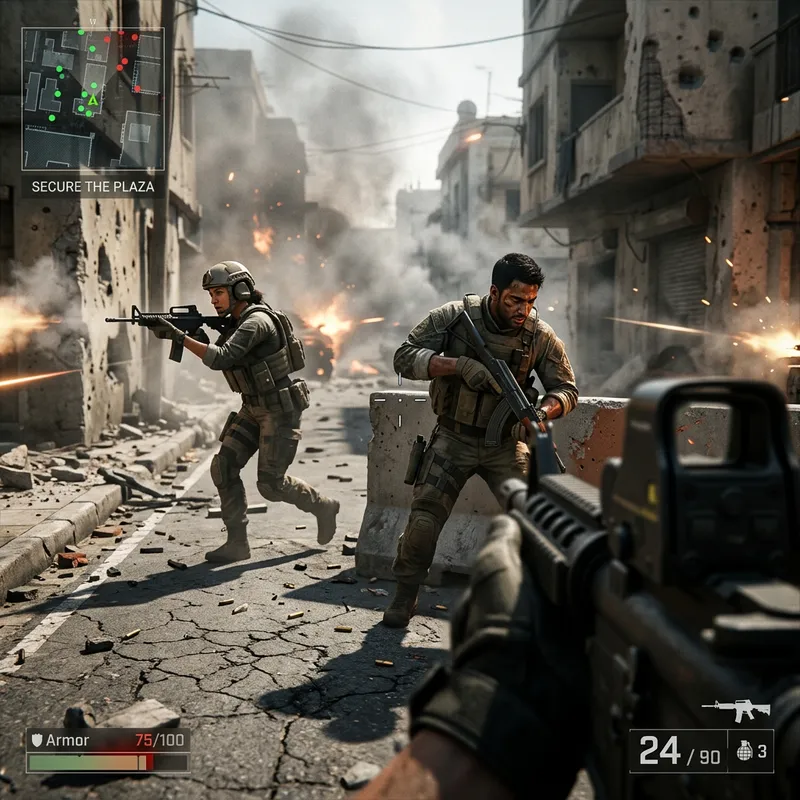The image size is (800, 800).
Task: Select the Secure the Plaza objective tracker
Action: (94, 186)
